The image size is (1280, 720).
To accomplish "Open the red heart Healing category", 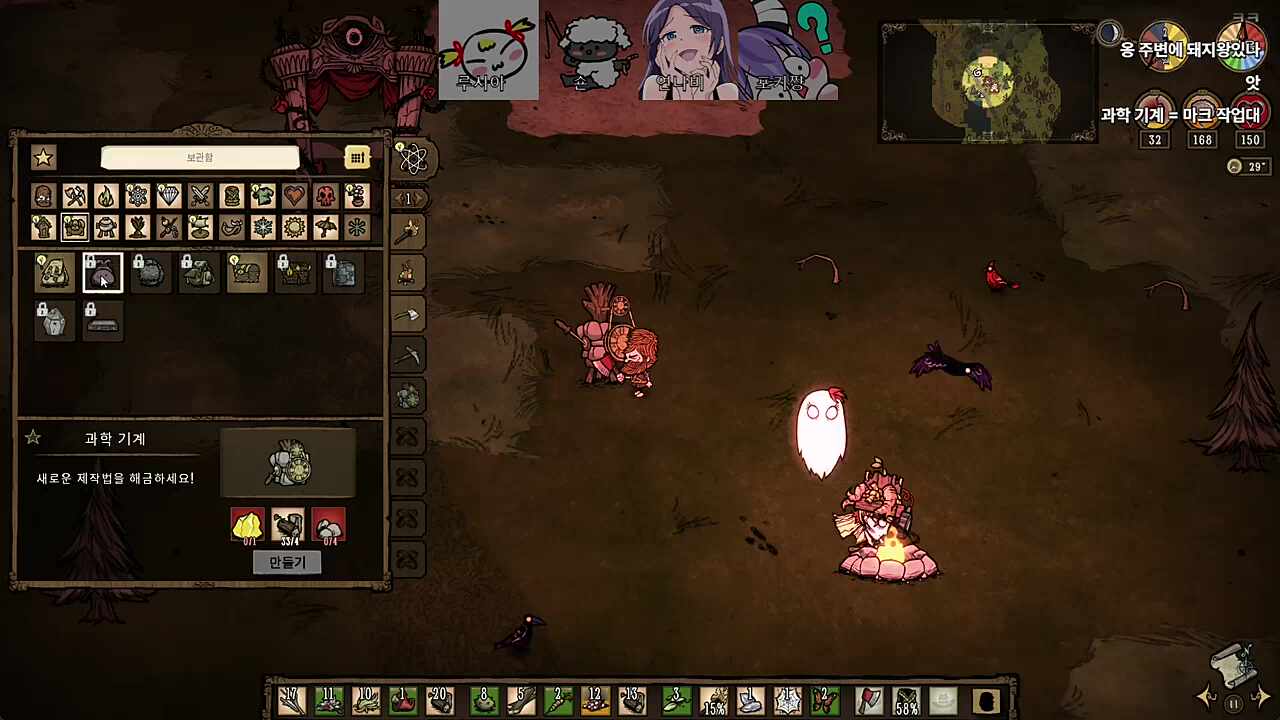I will click(x=294, y=196).
